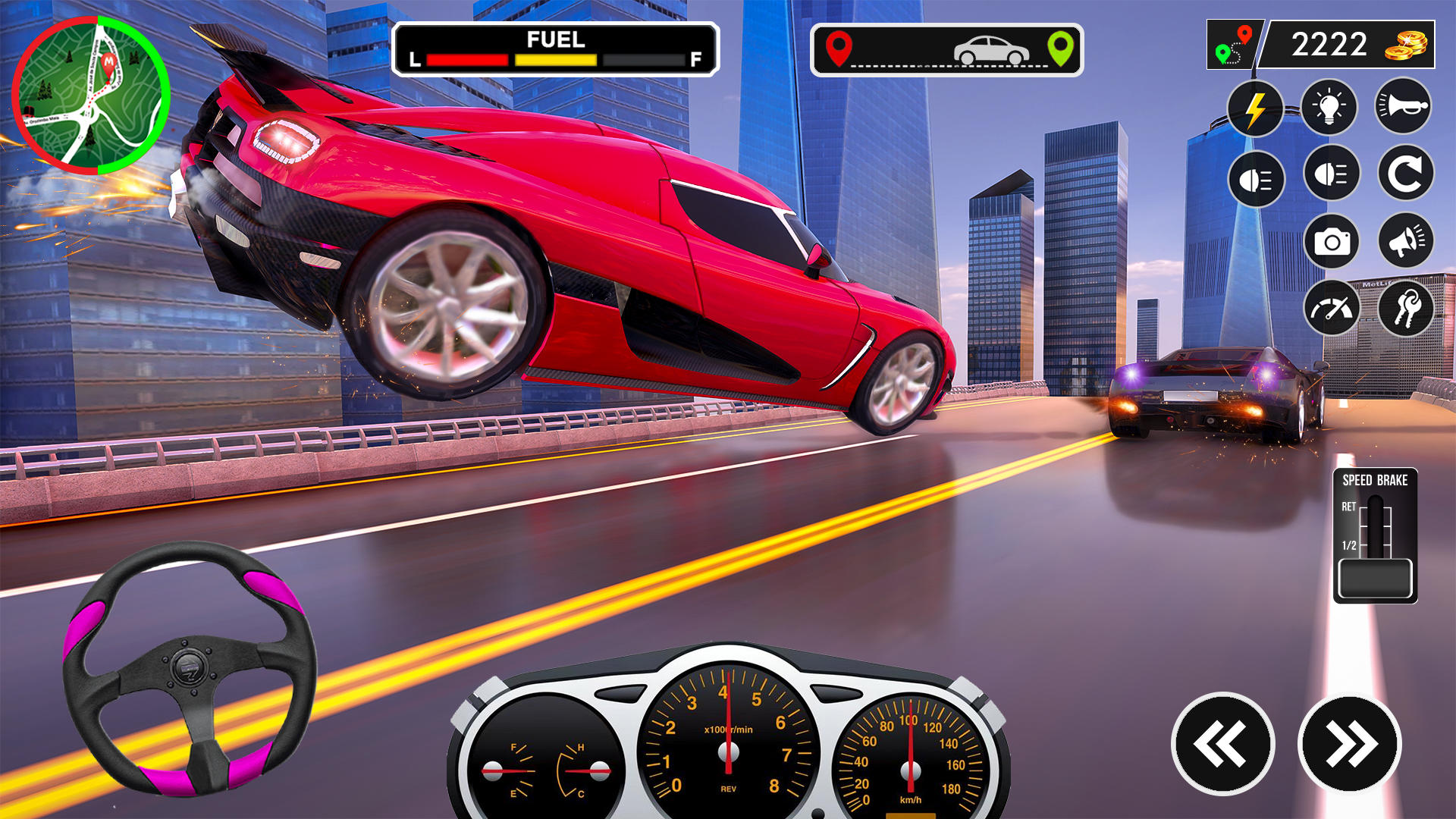Click the speedometer gauge icon
This screenshot has height=819, width=1456.
[1332, 309]
